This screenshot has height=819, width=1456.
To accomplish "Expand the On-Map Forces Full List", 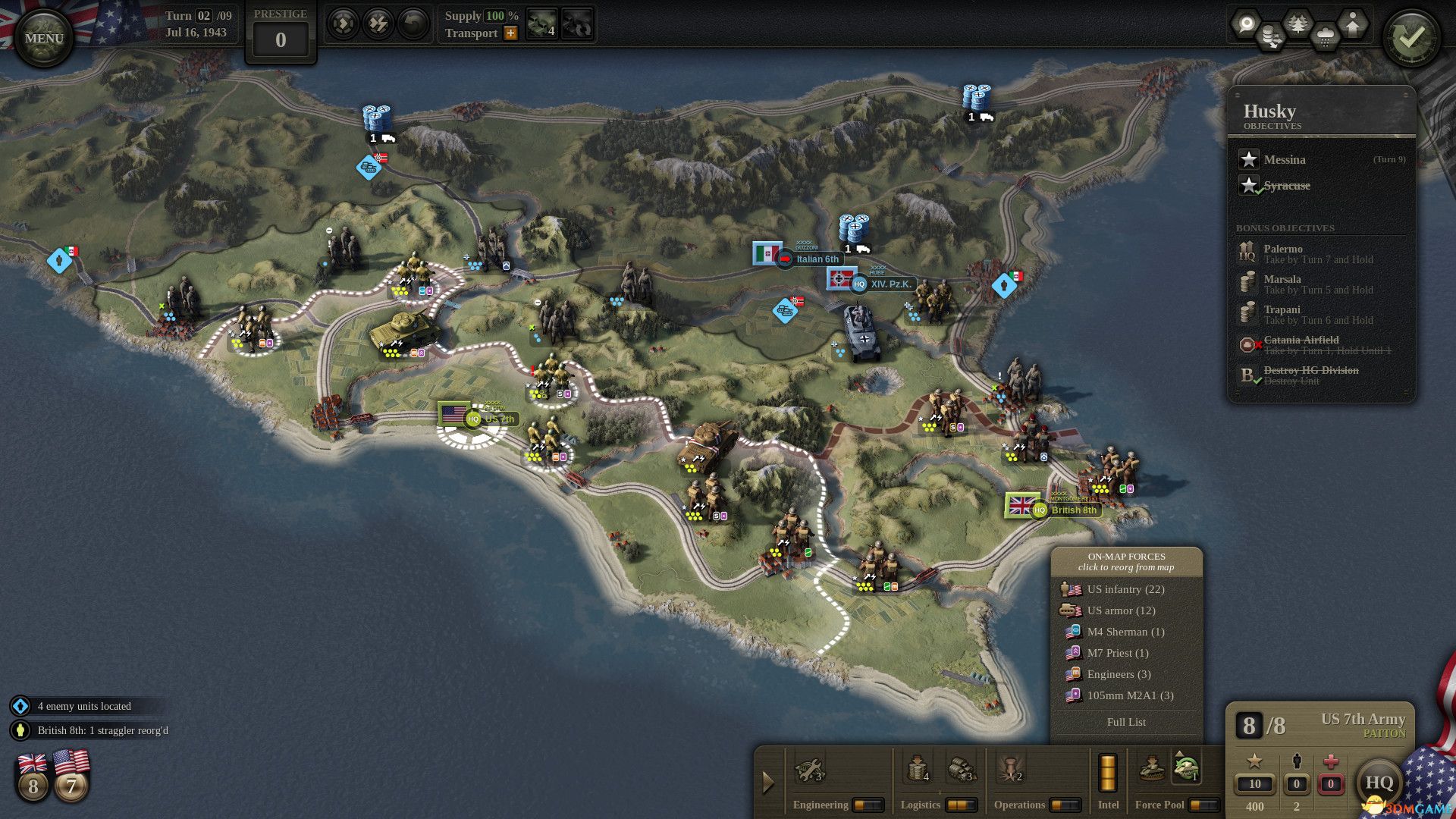I will click(1126, 722).
